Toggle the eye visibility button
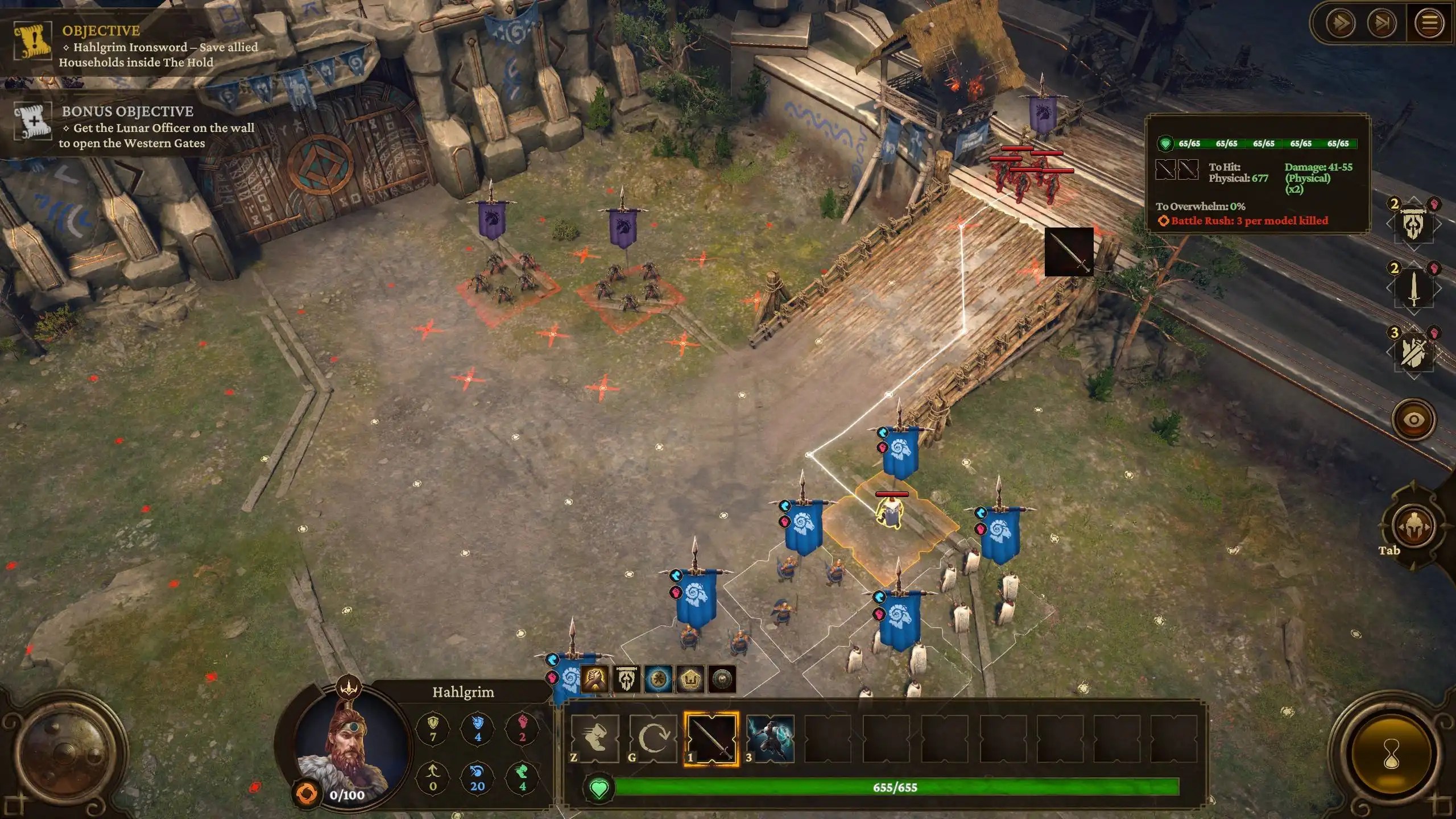This screenshot has height=819, width=1456. click(1413, 420)
